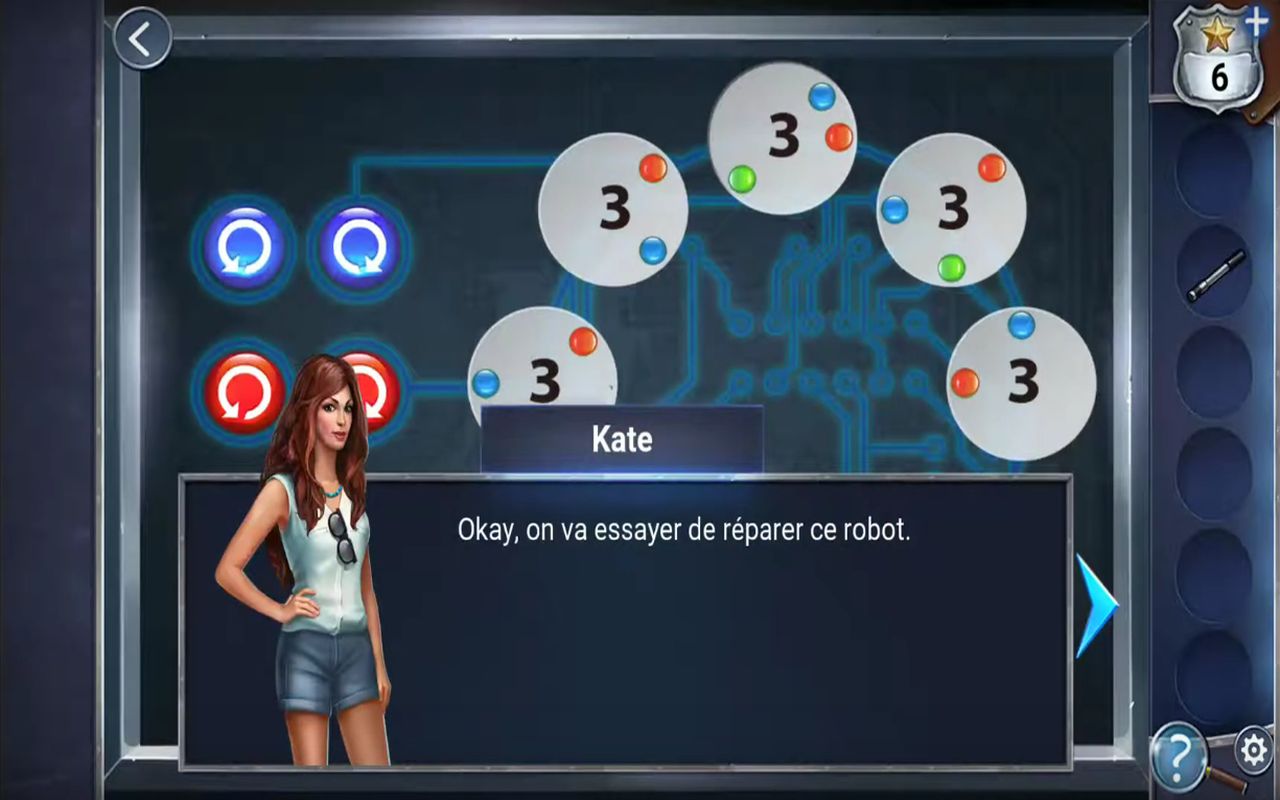Go back with the arrow button

[x=142, y=39]
